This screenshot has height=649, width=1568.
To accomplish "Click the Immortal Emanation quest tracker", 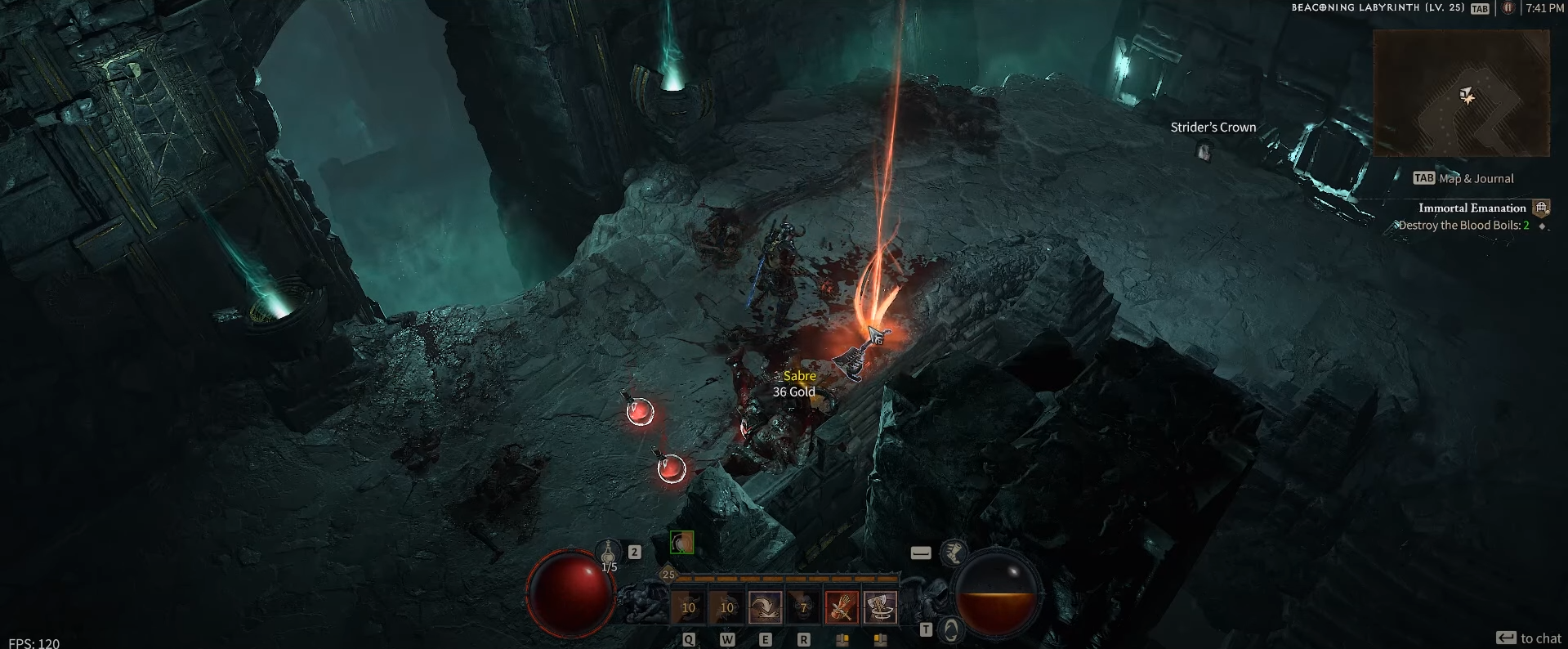I will point(1472,208).
